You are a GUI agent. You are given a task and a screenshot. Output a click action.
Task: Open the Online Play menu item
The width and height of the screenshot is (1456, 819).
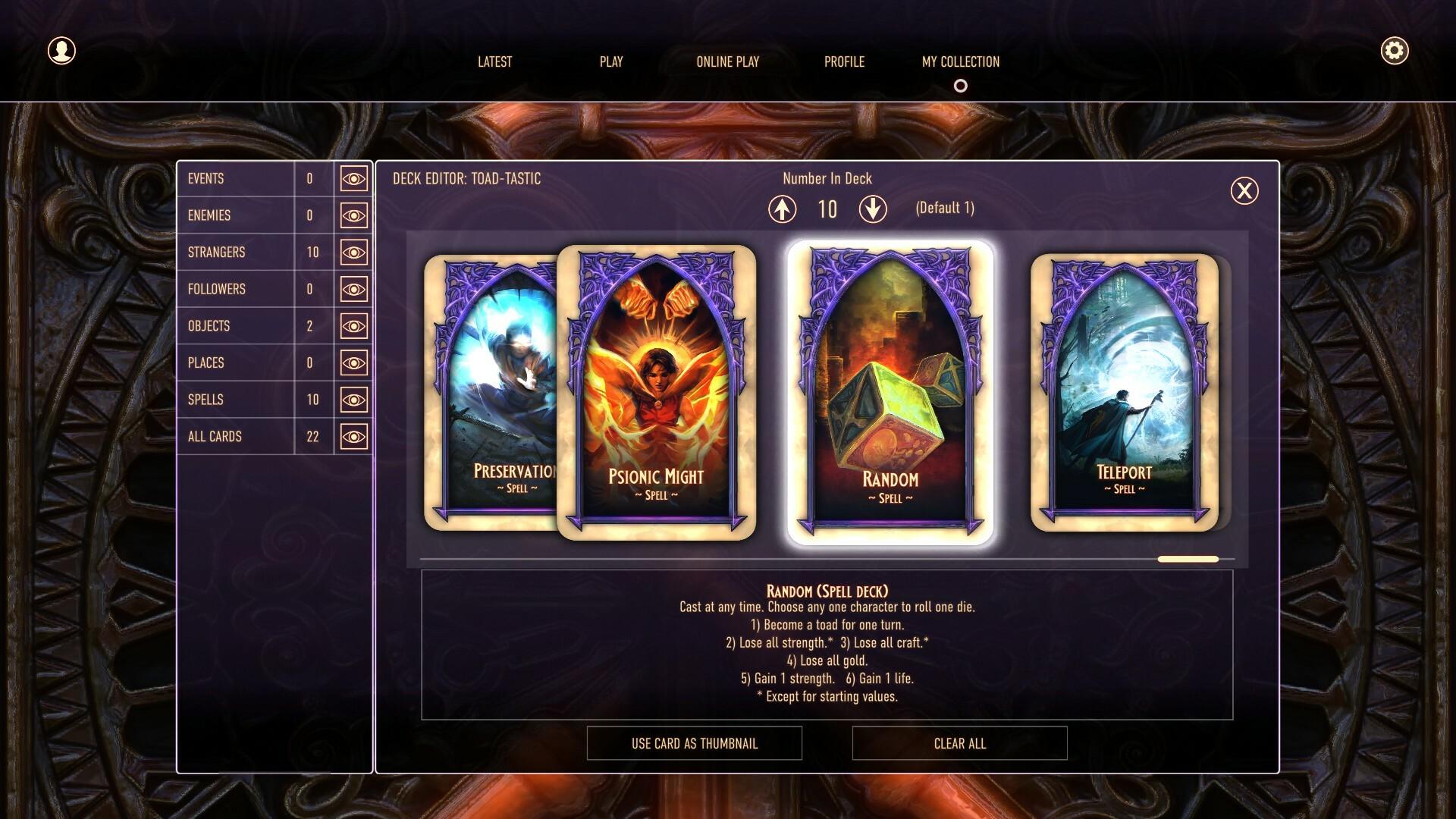[727, 62]
